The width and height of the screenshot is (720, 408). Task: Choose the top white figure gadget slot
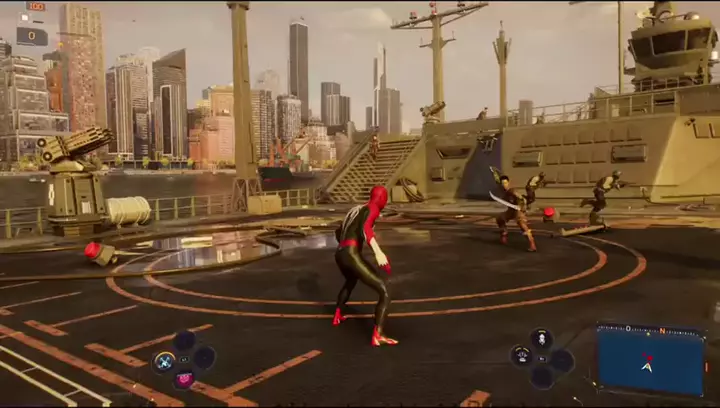(541, 339)
